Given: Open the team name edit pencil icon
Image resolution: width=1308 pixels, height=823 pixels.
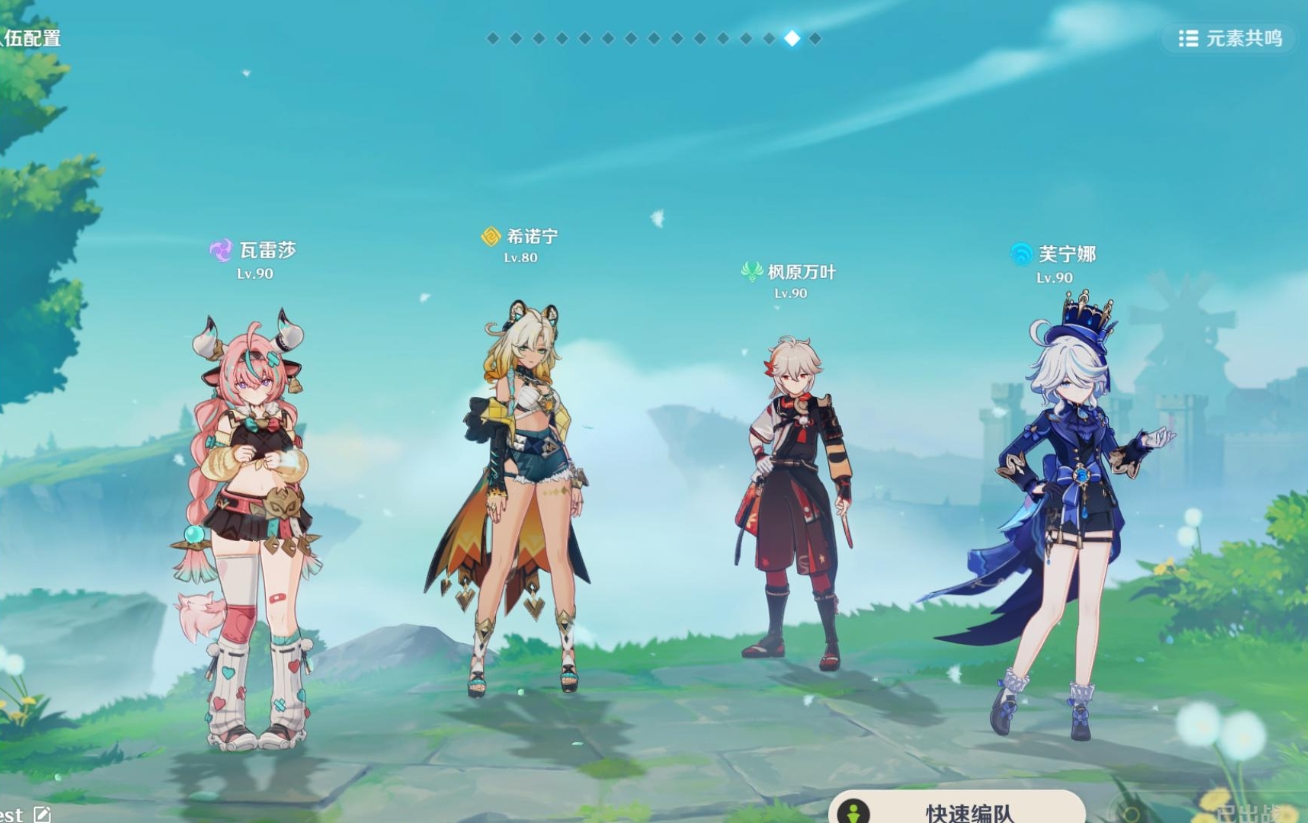Looking at the screenshot, I should point(41,814).
